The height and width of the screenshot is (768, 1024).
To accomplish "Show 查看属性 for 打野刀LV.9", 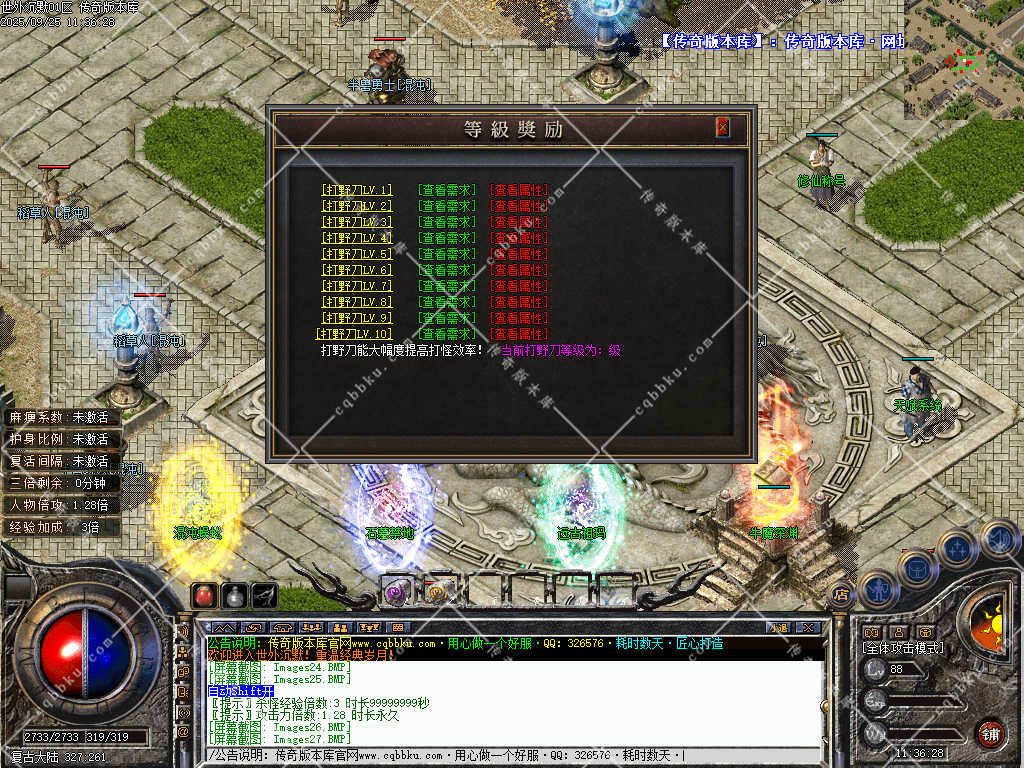I will point(519,318).
